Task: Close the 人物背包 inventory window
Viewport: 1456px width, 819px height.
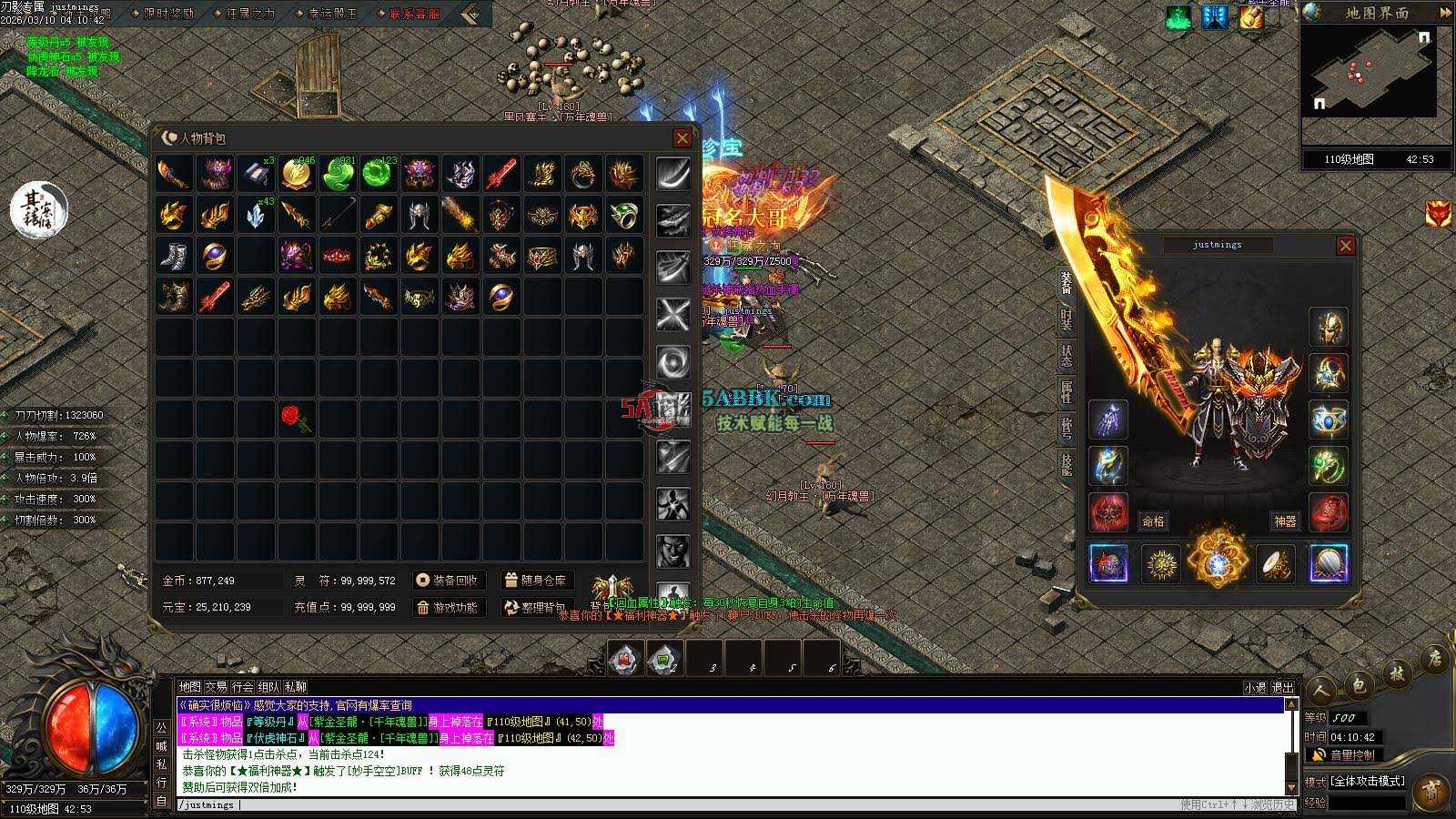Action: point(682,137)
